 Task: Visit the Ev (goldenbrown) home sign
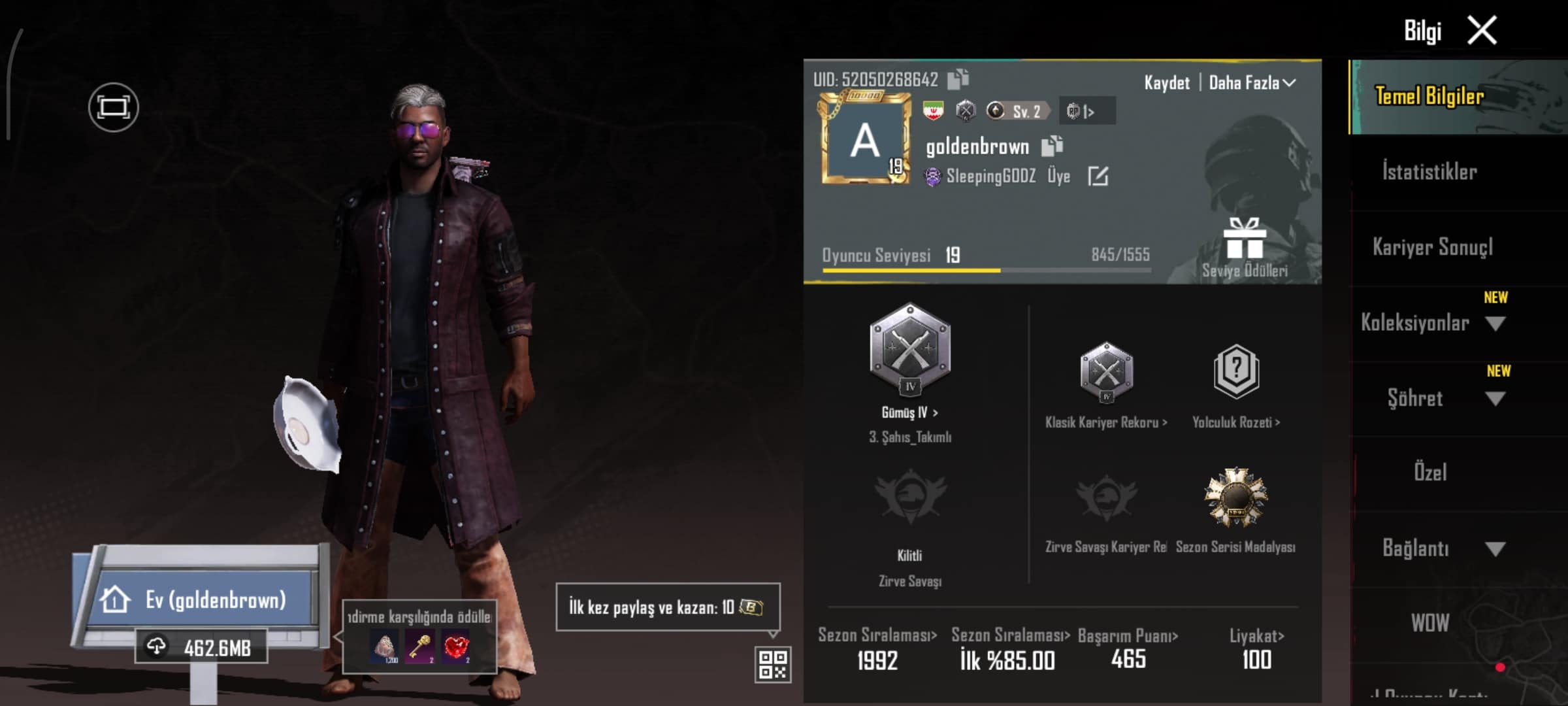pyautogui.click(x=204, y=599)
